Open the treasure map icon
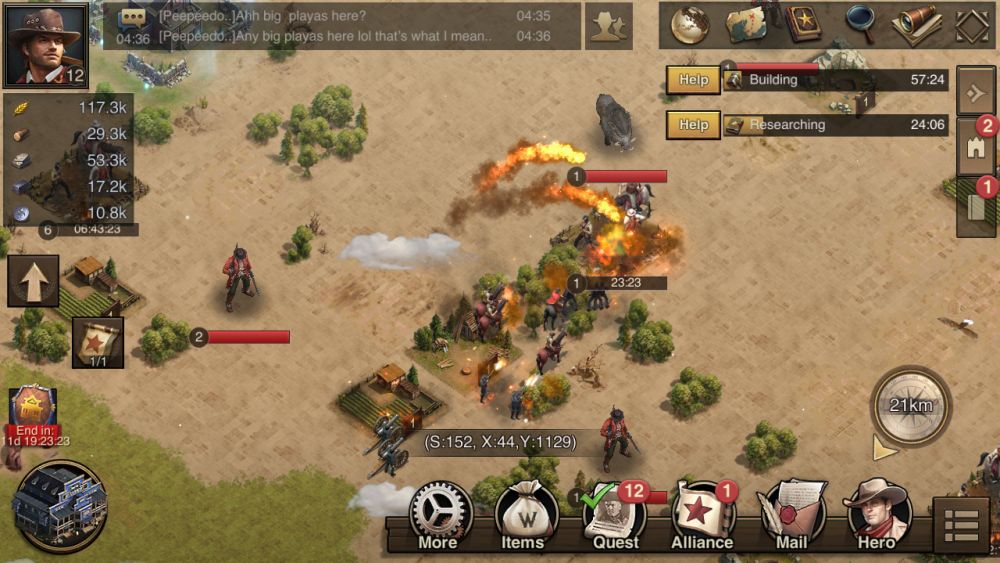 [x=745, y=25]
